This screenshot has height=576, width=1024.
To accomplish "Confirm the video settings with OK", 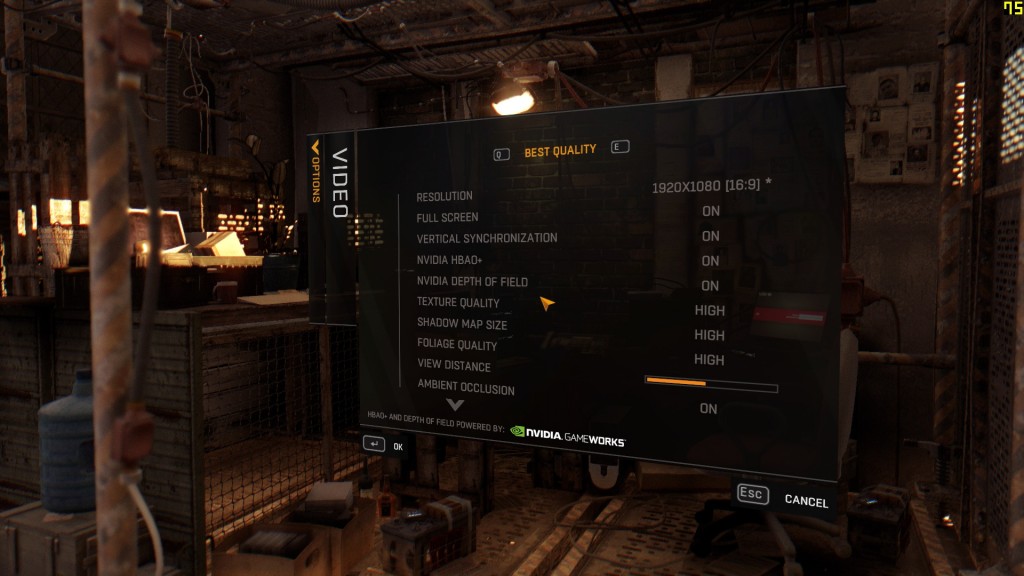I will [383, 445].
